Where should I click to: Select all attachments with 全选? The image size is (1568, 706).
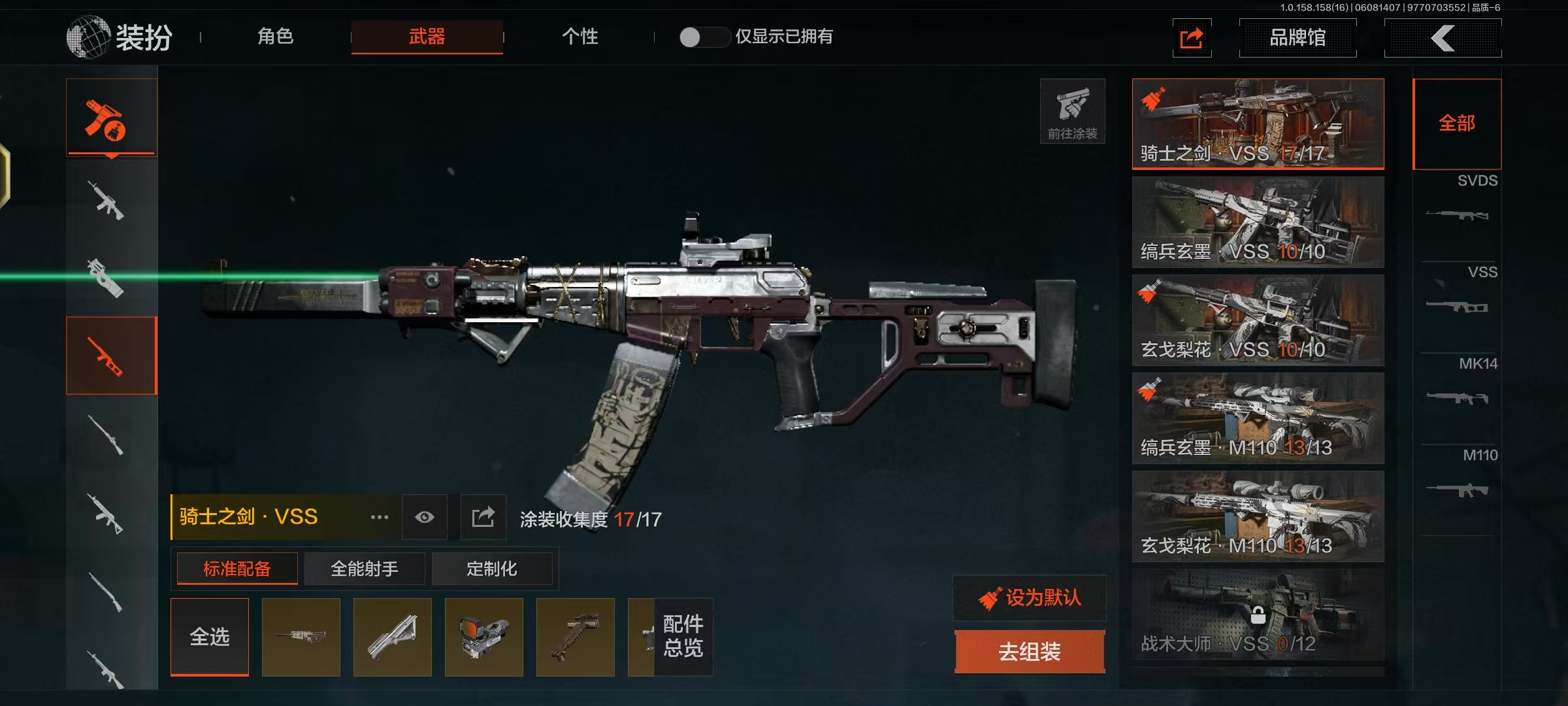210,637
